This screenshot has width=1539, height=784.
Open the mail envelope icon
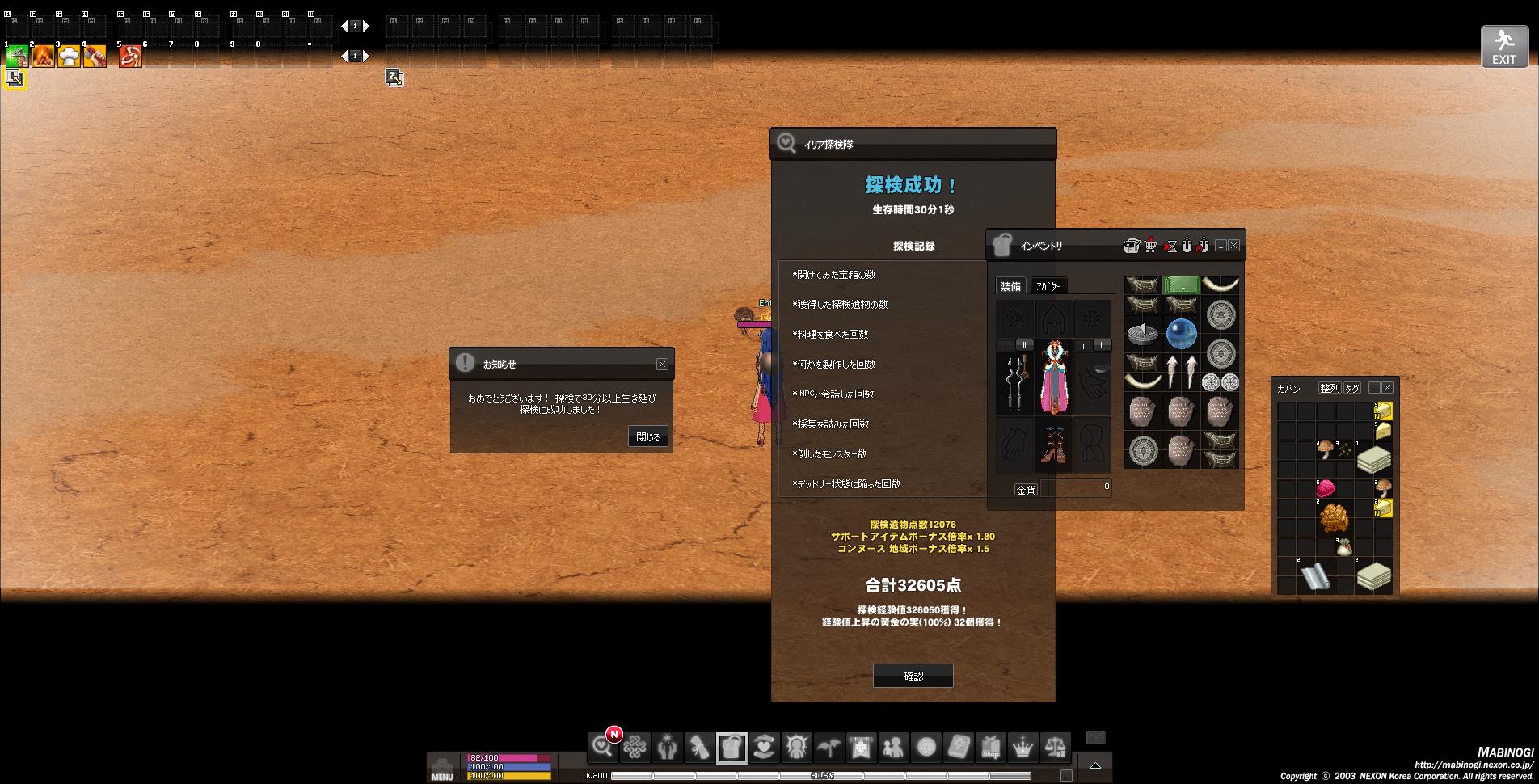(x=1095, y=737)
